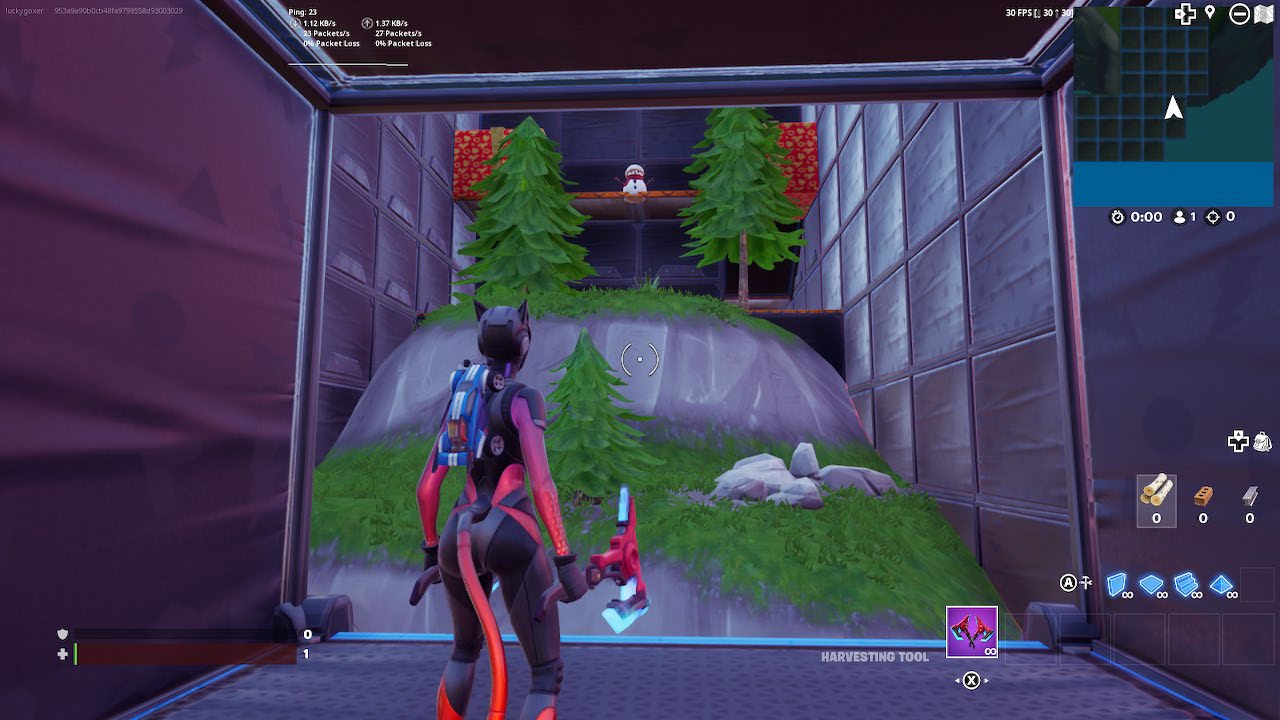Click the eliminations crosshair counter icon
Image resolution: width=1280 pixels, height=720 pixels.
1212,217
